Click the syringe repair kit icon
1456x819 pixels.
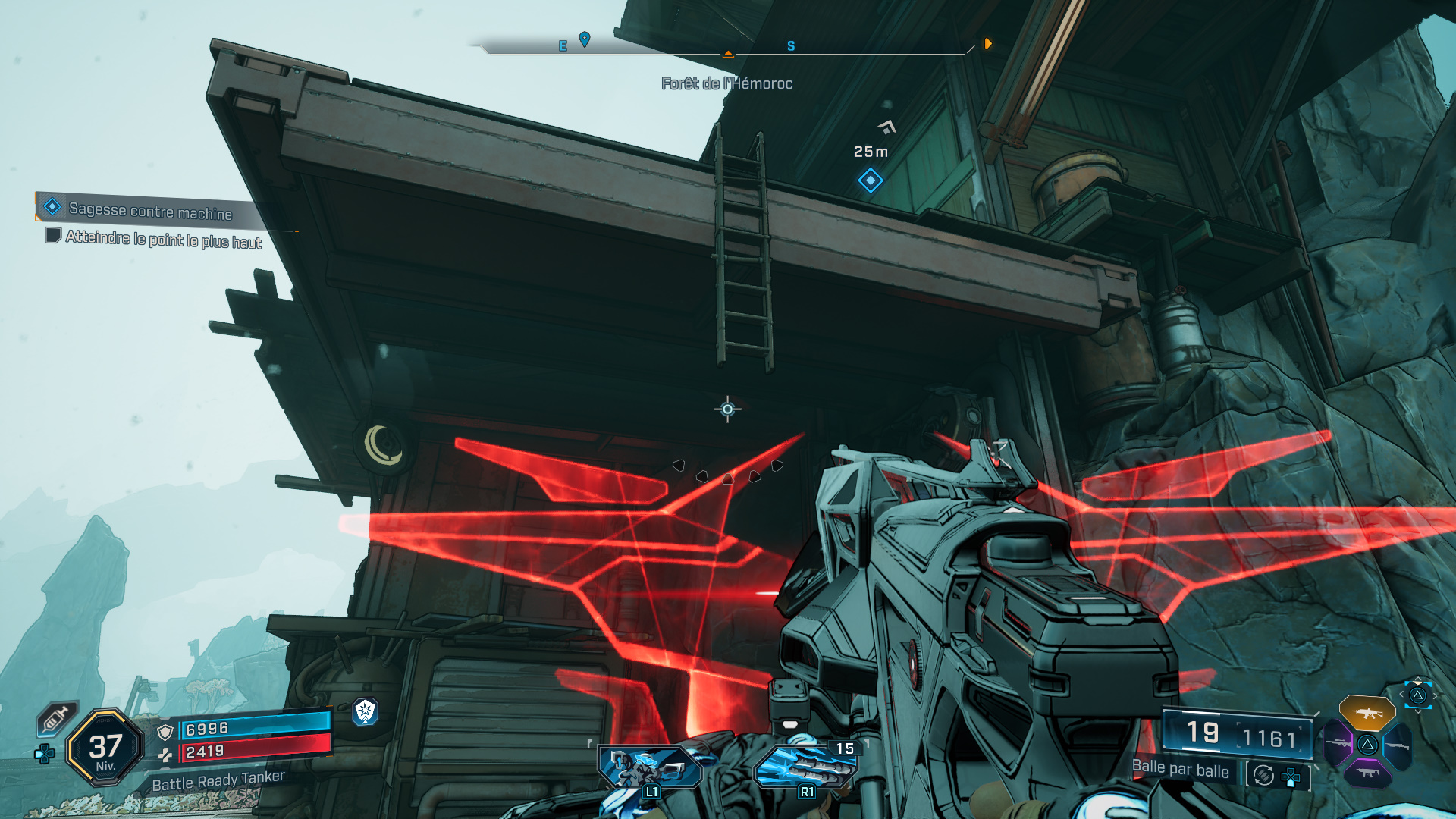click(56, 718)
